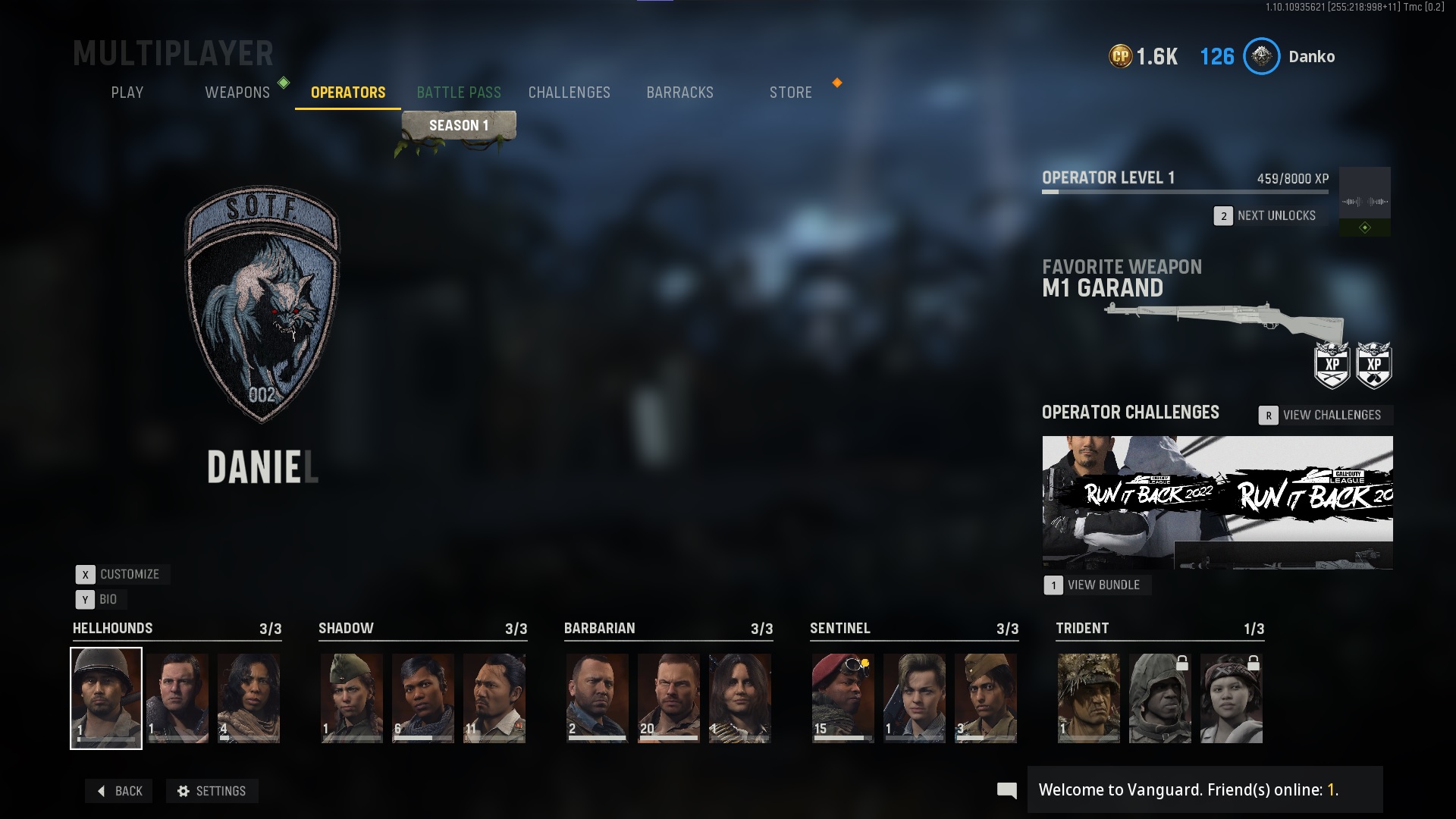Switch to the Play tab

tap(127, 93)
